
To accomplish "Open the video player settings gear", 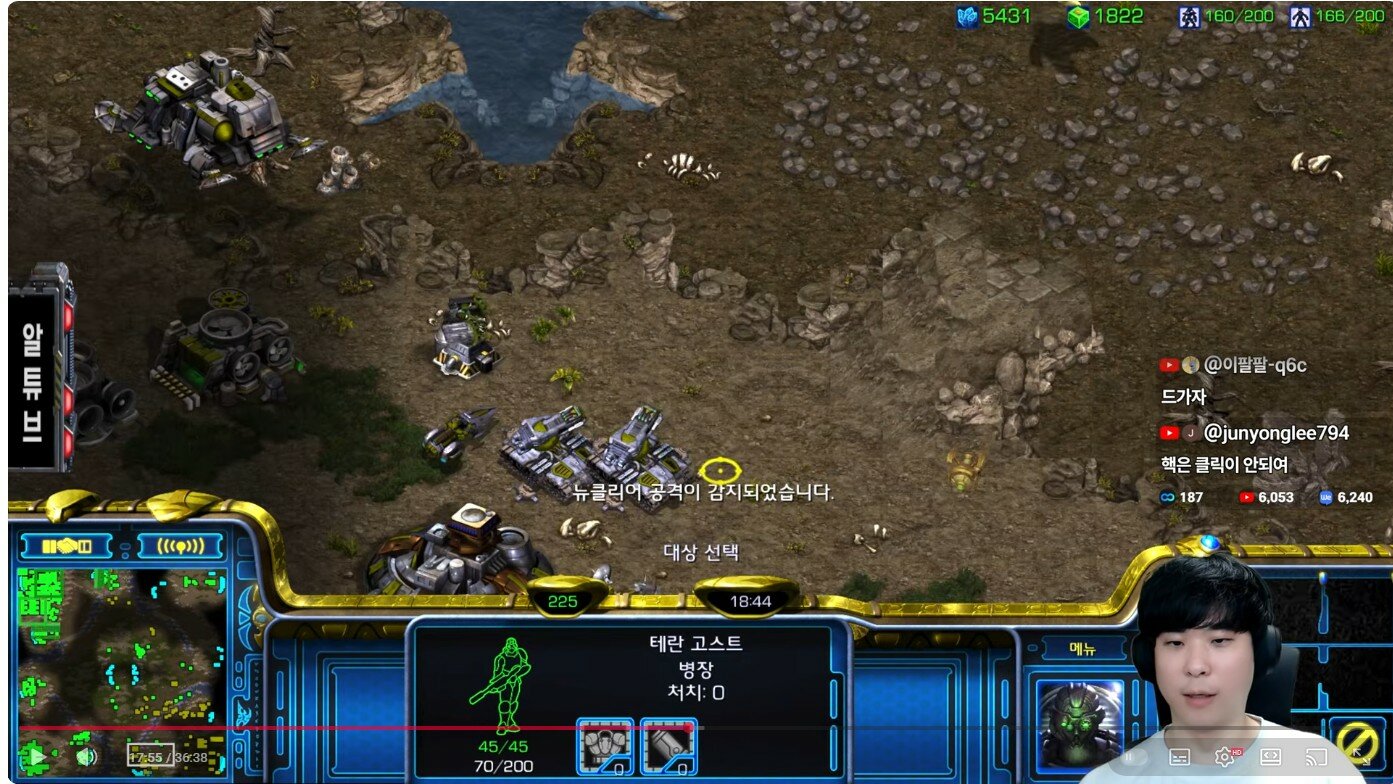I will pos(1224,757).
